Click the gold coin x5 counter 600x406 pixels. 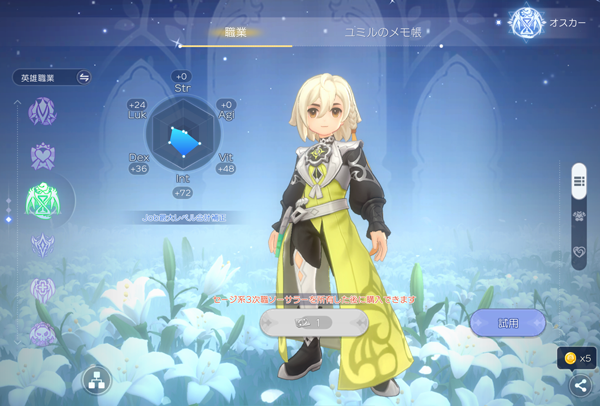(576, 358)
